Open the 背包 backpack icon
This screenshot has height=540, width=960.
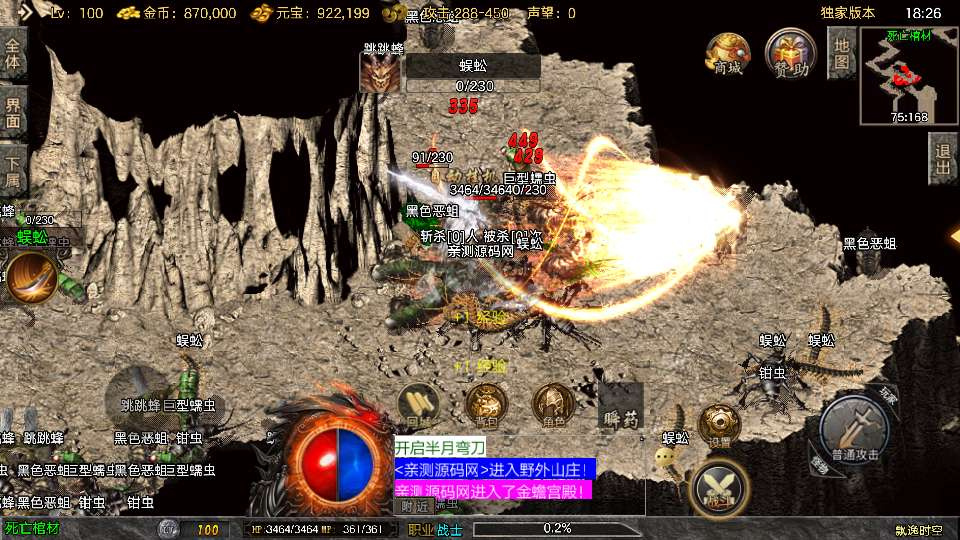coord(486,404)
